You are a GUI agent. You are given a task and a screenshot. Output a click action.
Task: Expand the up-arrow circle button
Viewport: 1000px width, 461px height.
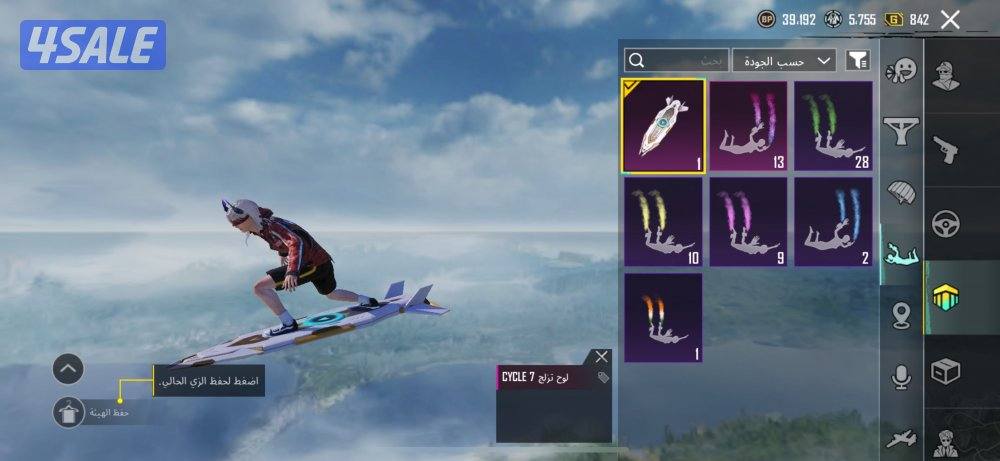(x=68, y=369)
